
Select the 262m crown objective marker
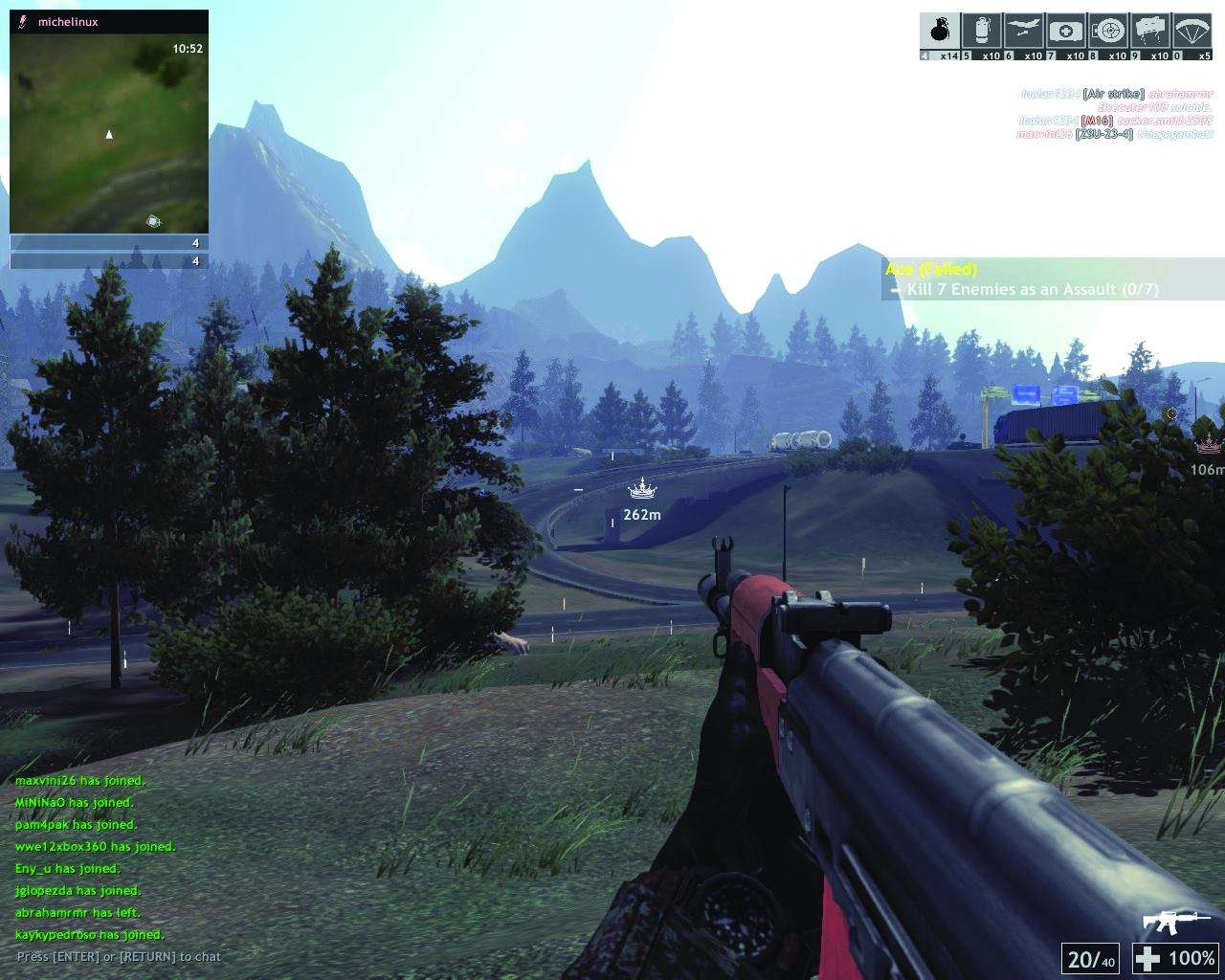coord(642,491)
